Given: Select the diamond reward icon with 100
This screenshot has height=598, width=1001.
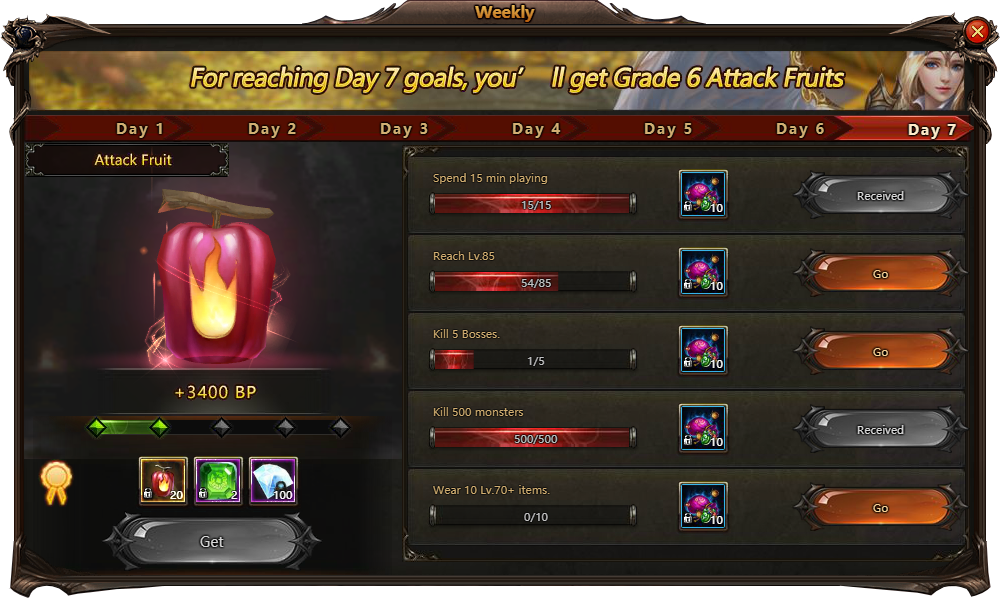Looking at the screenshot, I should (273, 481).
